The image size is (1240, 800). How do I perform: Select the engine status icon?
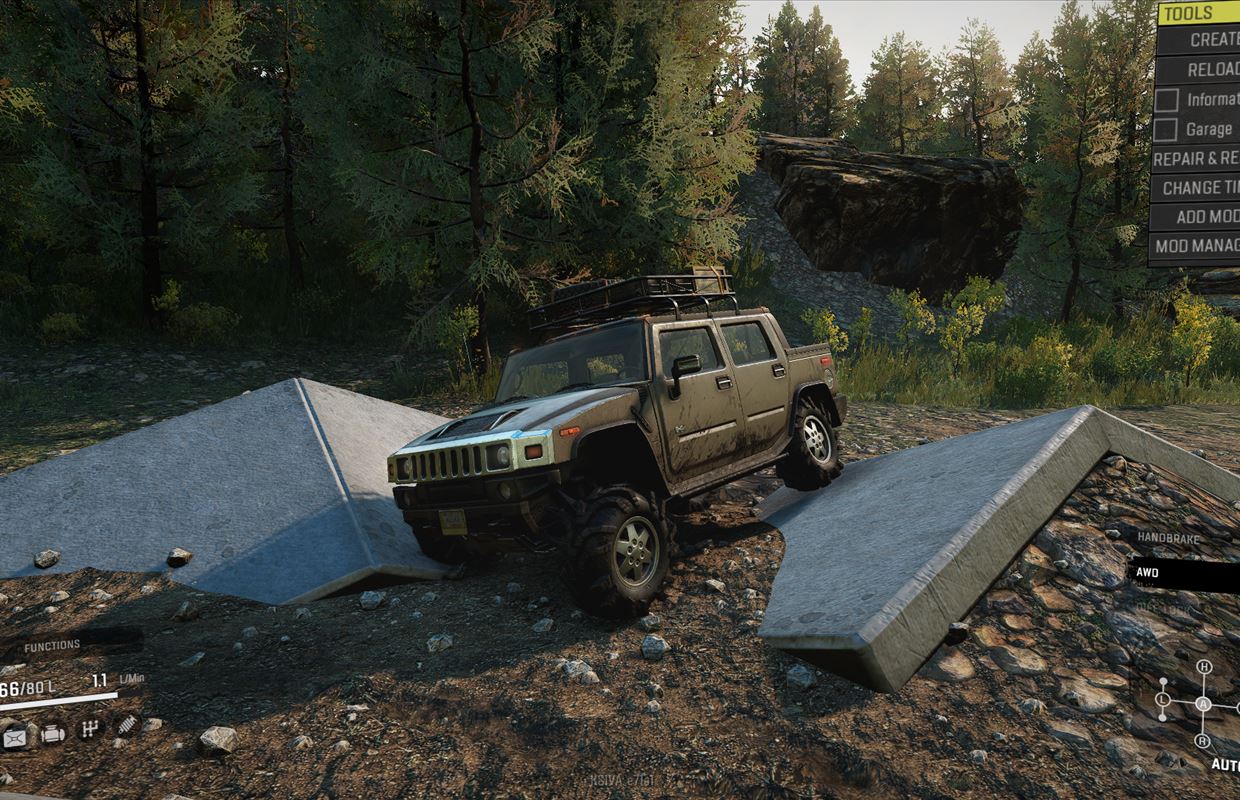coord(53,732)
